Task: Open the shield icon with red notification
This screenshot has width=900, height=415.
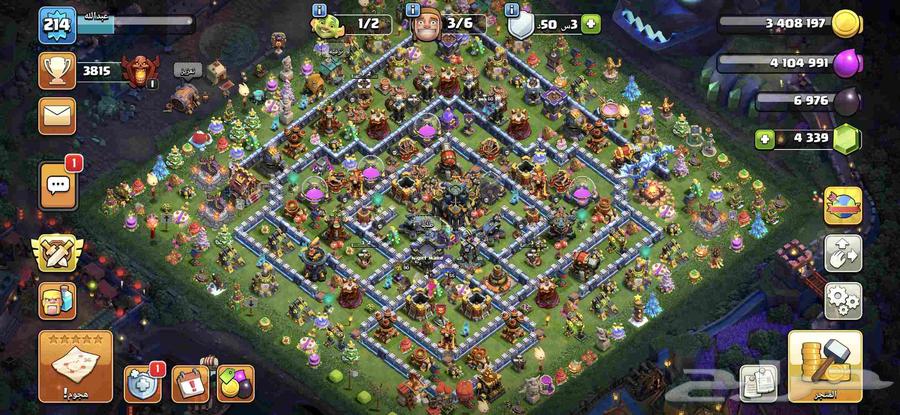Action: [142, 384]
